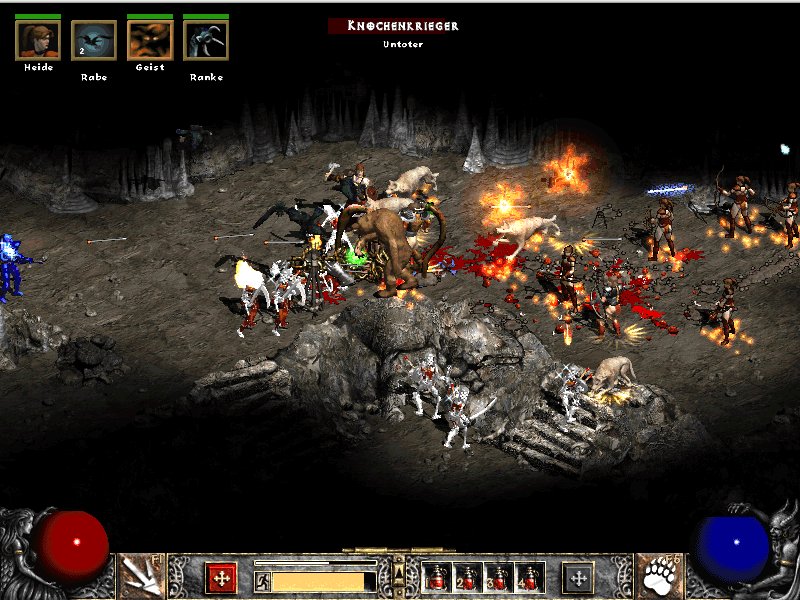
Task: Drink the red potion in belt slot 3
Action: [x=498, y=577]
